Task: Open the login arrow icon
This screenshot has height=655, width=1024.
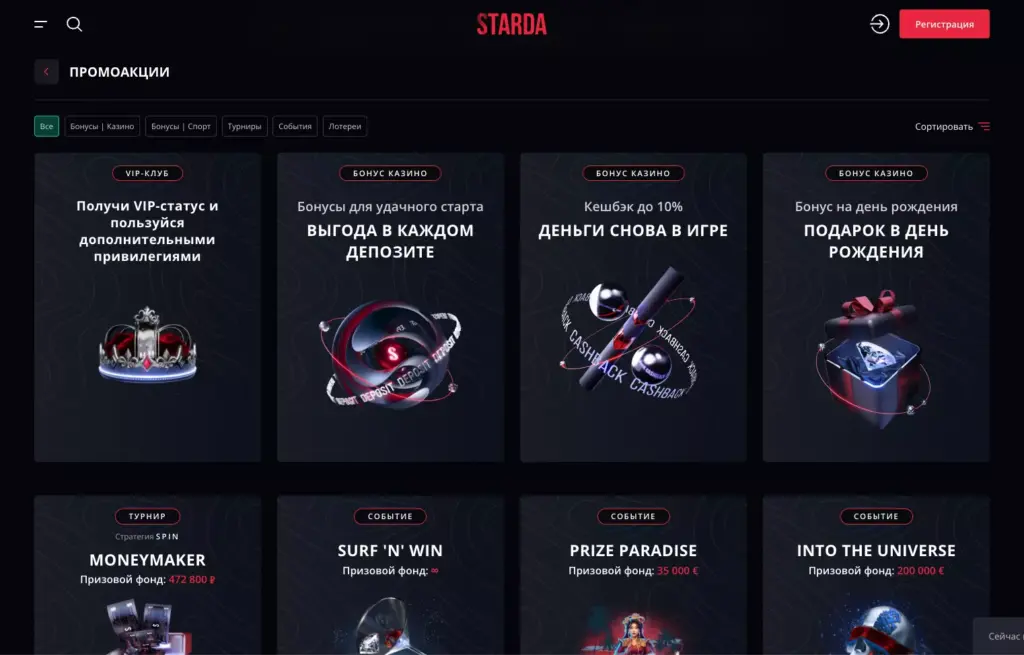Action: (879, 24)
